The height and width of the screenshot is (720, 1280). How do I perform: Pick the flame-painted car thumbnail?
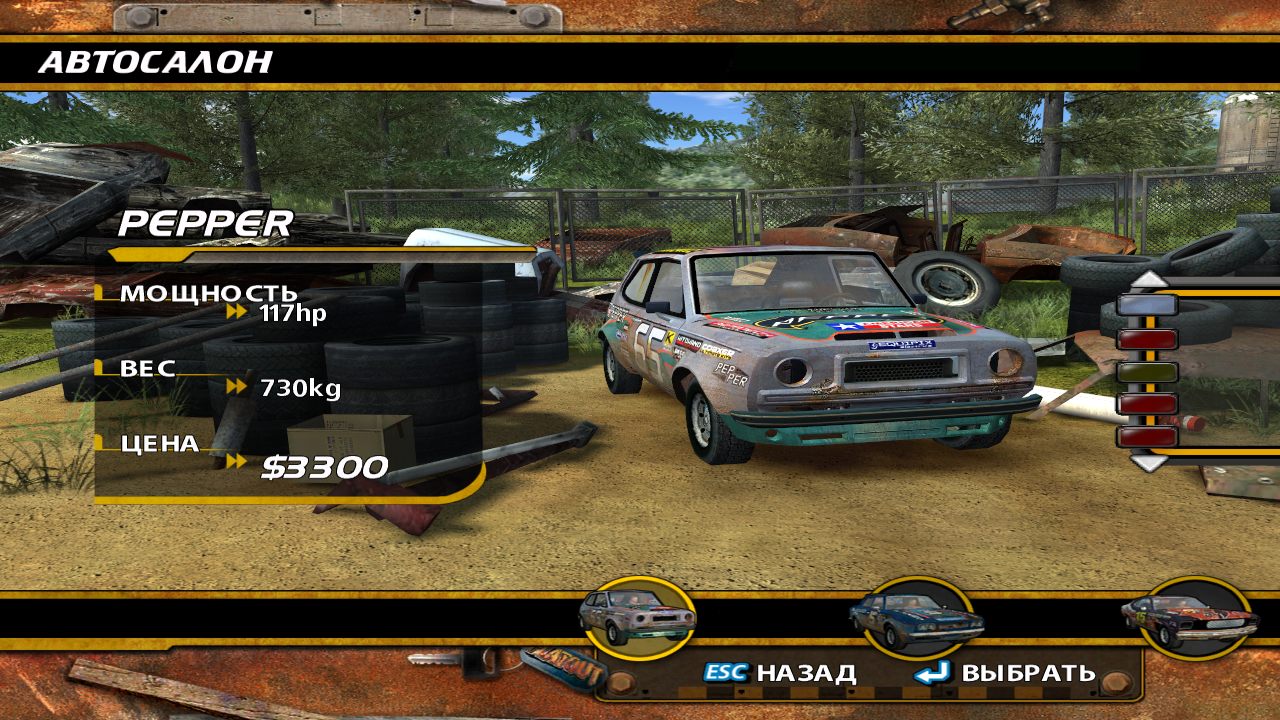[x=1188, y=618]
